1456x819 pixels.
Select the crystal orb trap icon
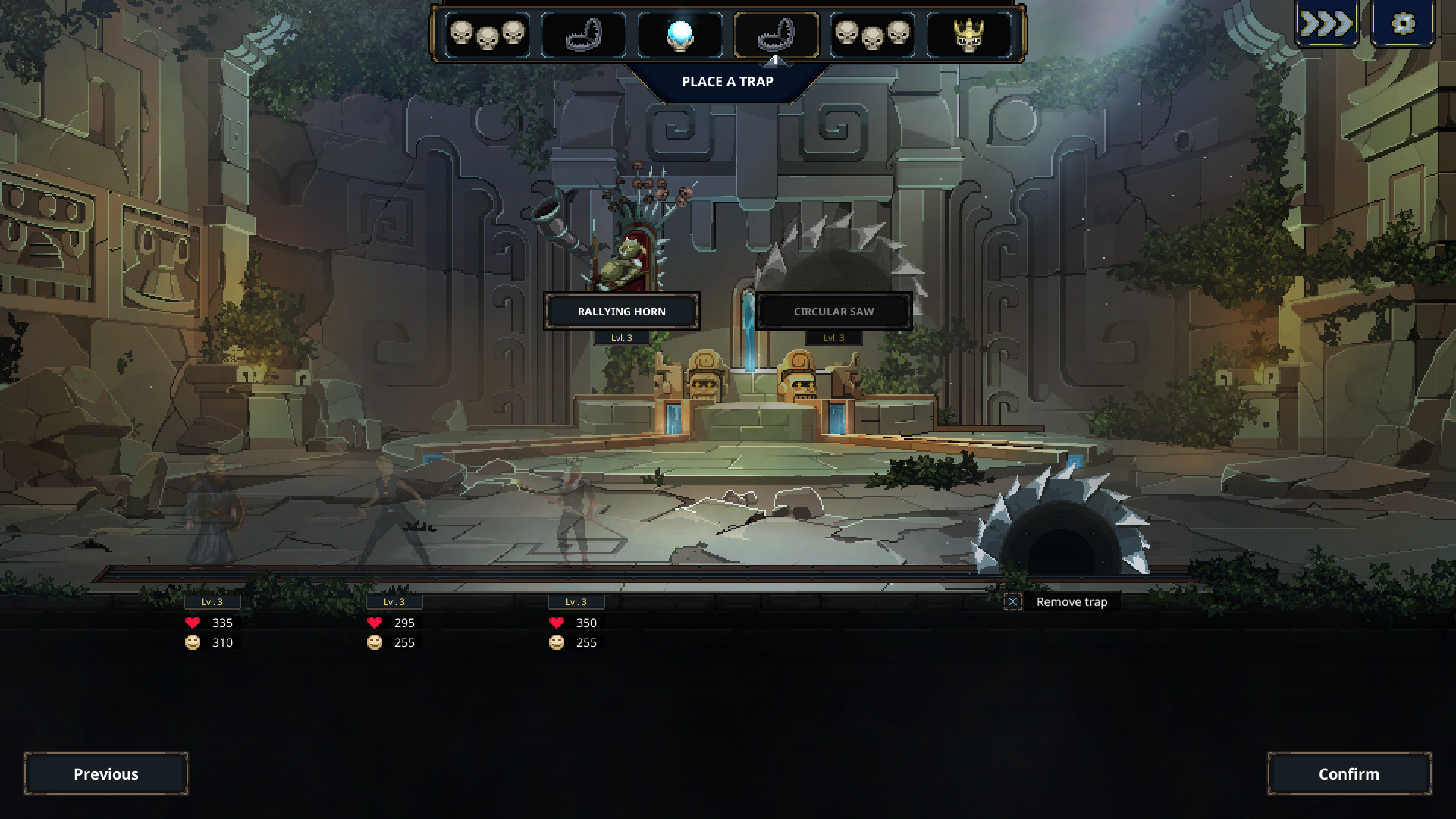(x=681, y=33)
